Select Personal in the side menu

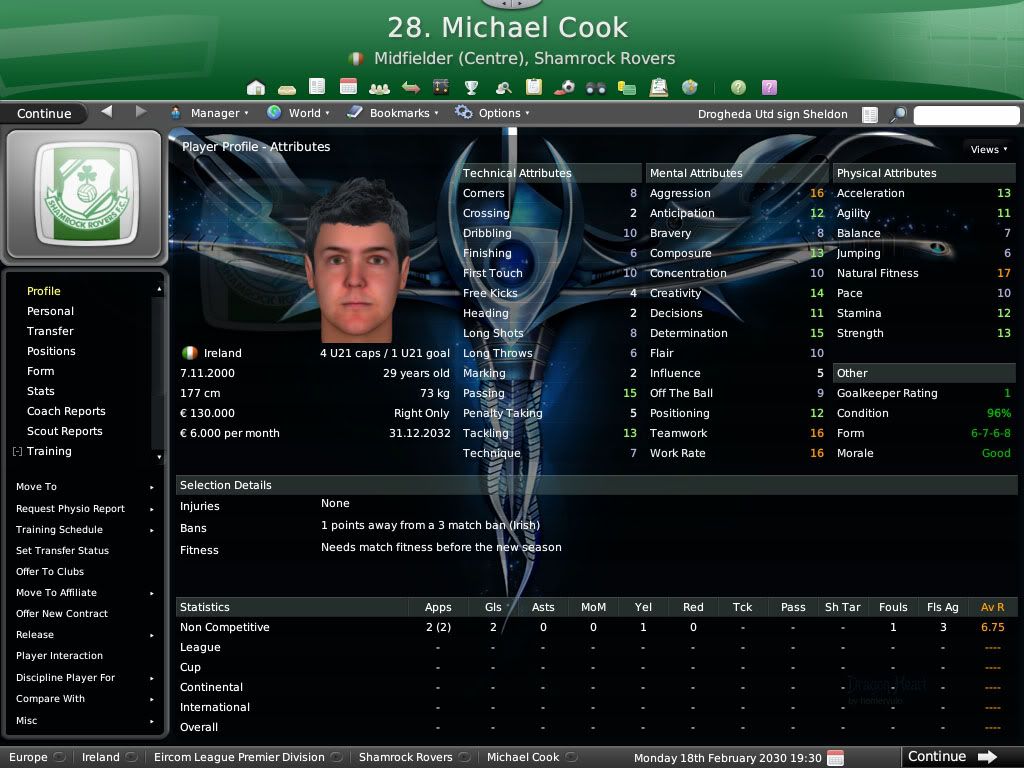tap(50, 311)
